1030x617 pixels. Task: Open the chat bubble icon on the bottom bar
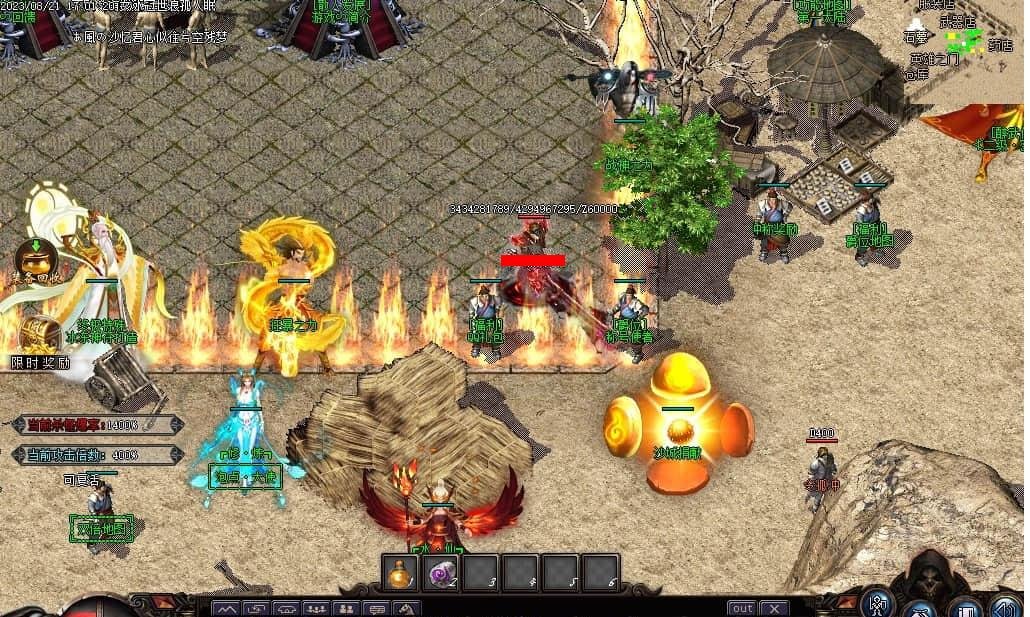coord(378,608)
